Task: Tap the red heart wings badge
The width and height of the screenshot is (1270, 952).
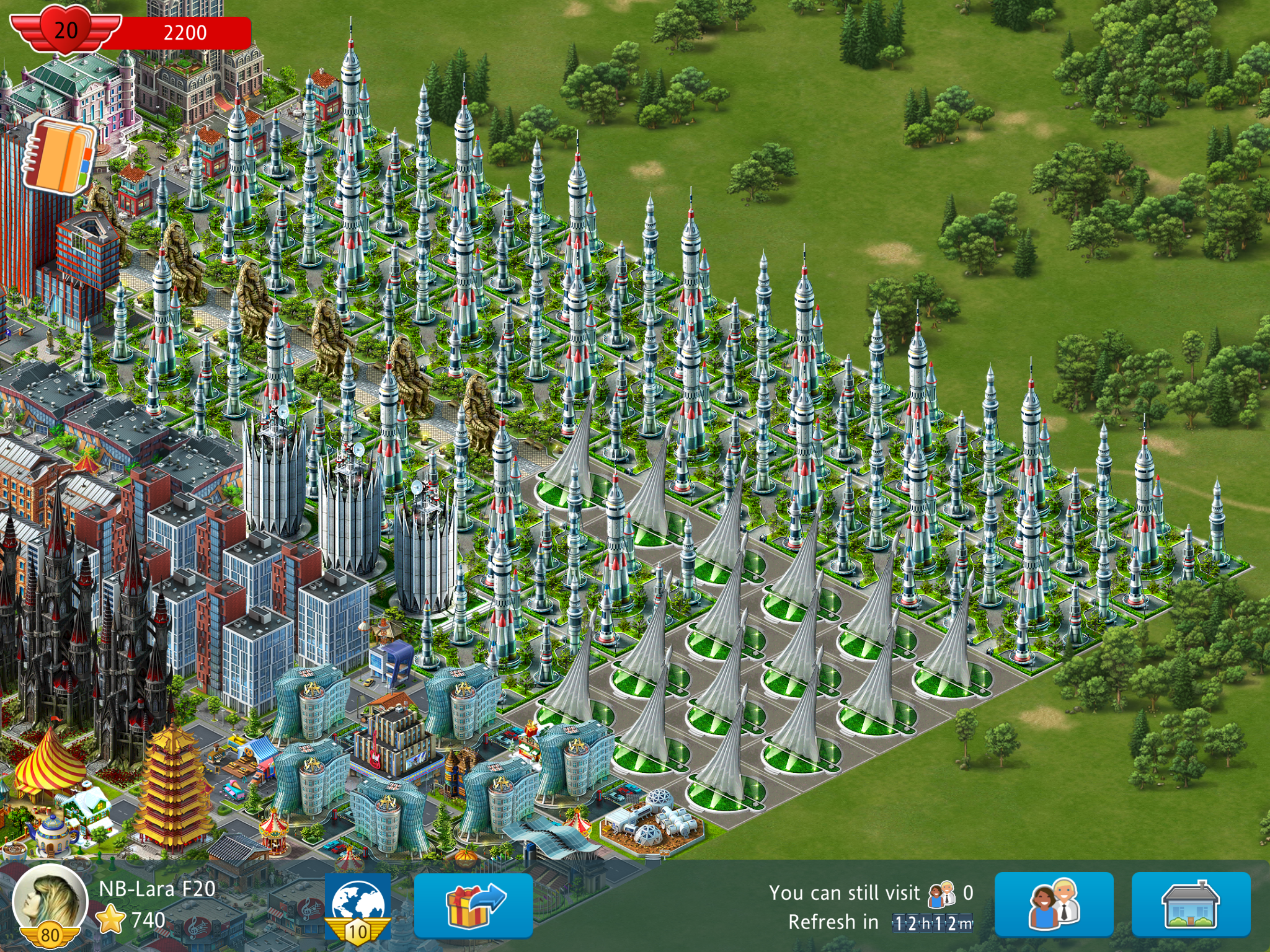Action: tap(66, 31)
